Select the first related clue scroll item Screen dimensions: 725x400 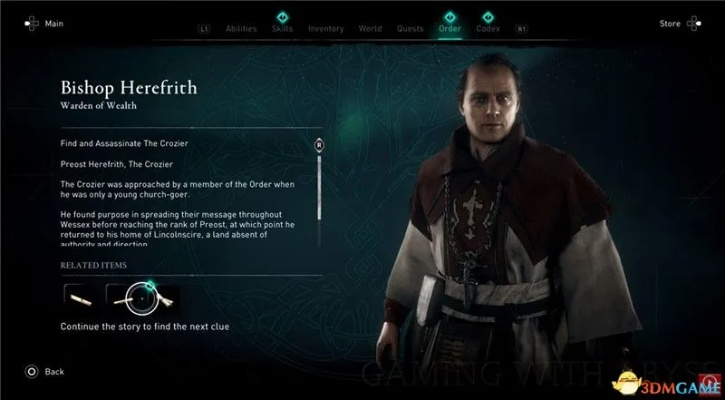(80, 294)
